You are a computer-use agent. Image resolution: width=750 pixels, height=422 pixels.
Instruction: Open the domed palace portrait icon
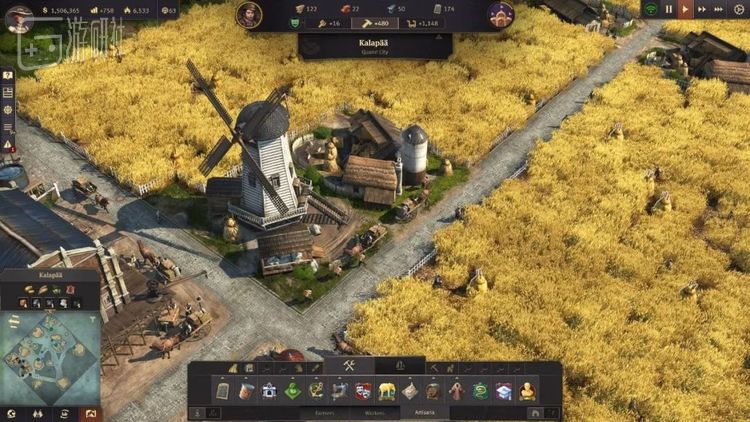coord(501,15)
